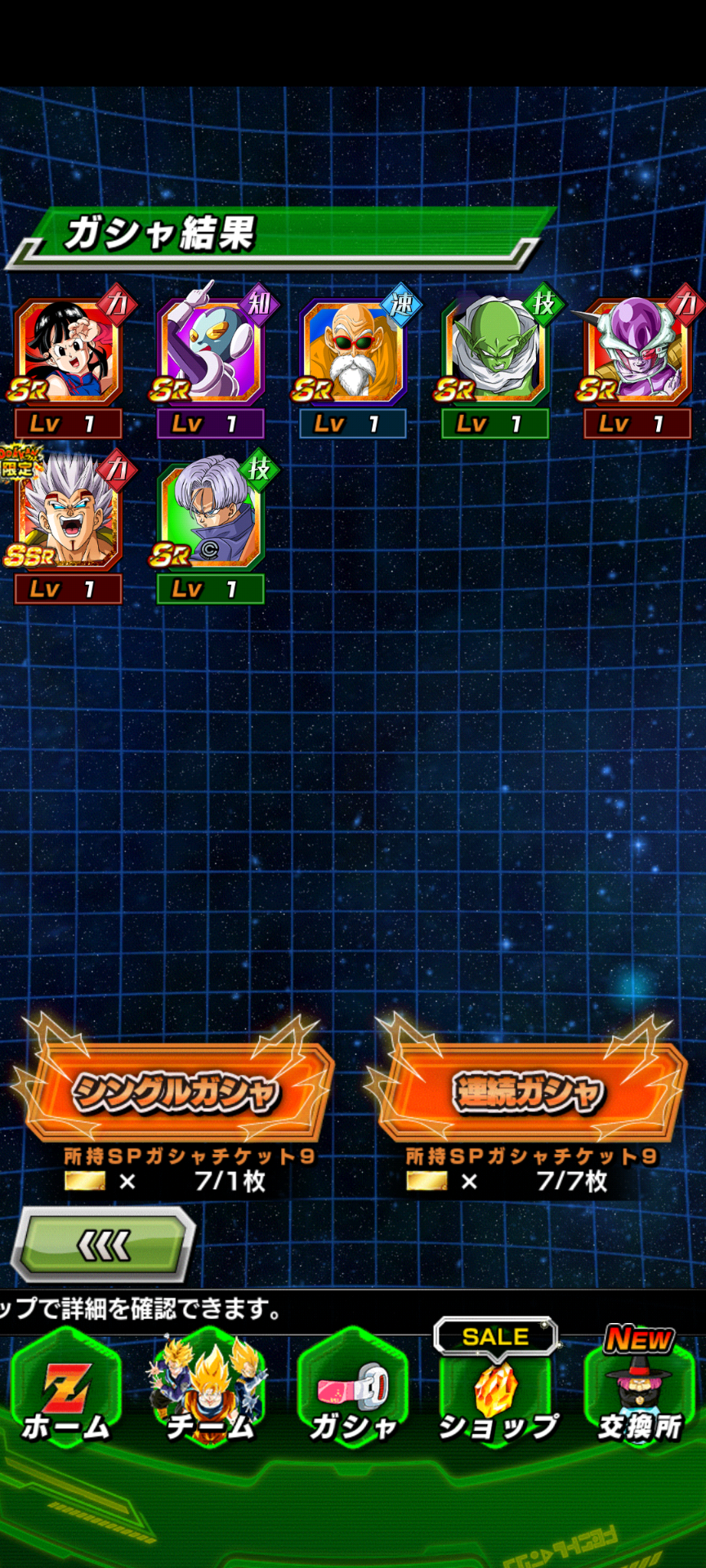Viewport: 706px width, 1568px height.
Task: Open the 交換所 exchange menu
Action: click(639, 1398)
